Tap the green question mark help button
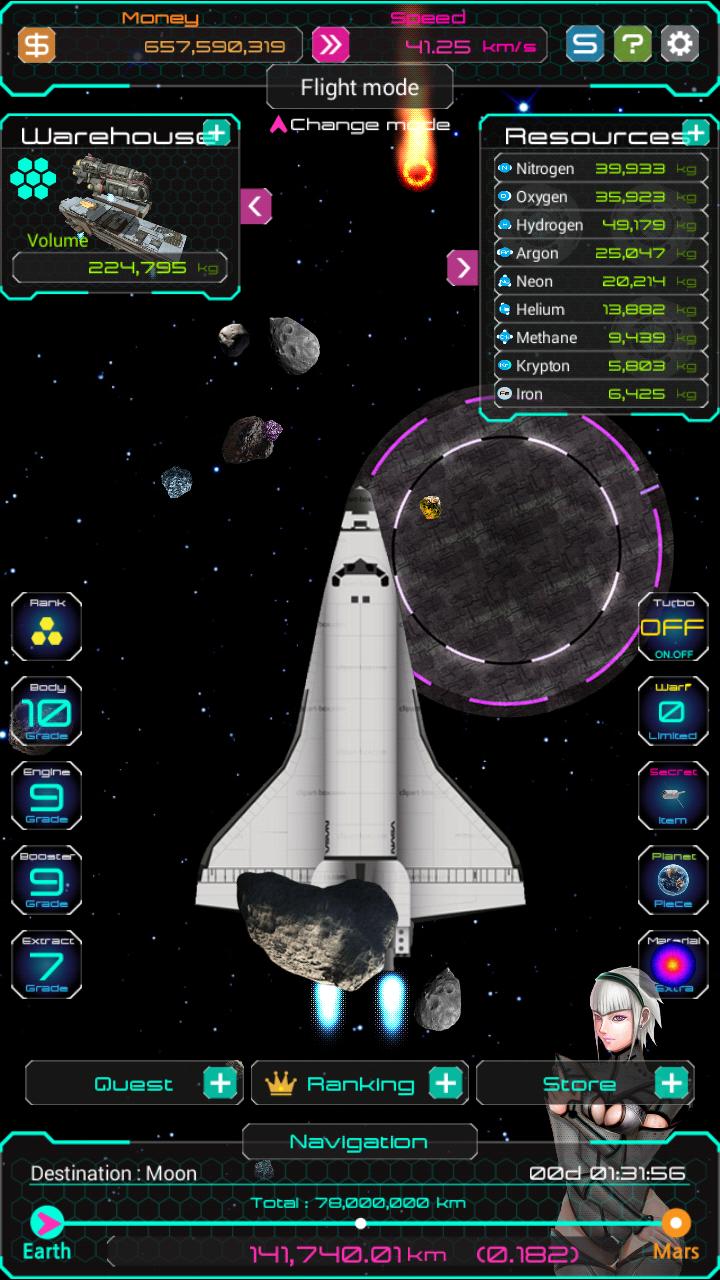This screenshot has height=1280, width=720. (x=632, y=44)
